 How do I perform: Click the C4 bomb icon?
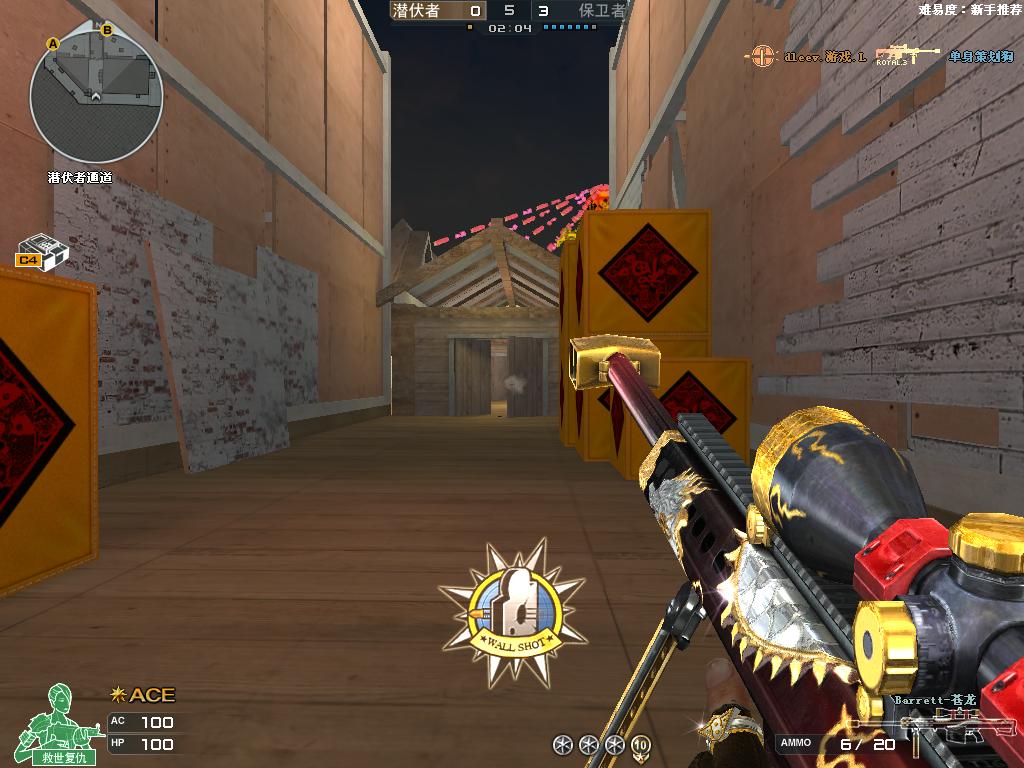click(x=41, y=251)
